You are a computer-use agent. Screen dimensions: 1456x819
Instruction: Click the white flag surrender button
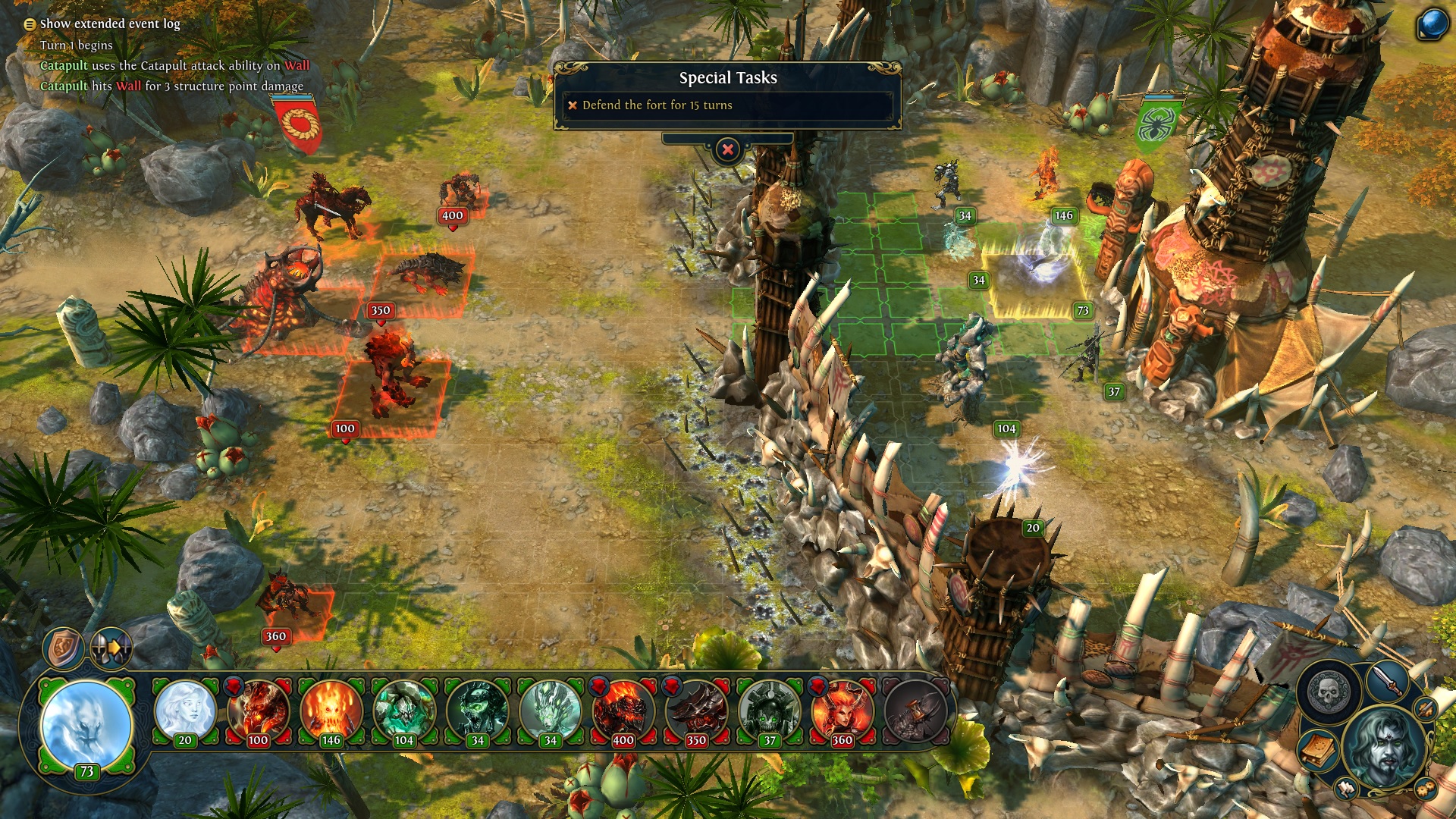pos(1347,789)
